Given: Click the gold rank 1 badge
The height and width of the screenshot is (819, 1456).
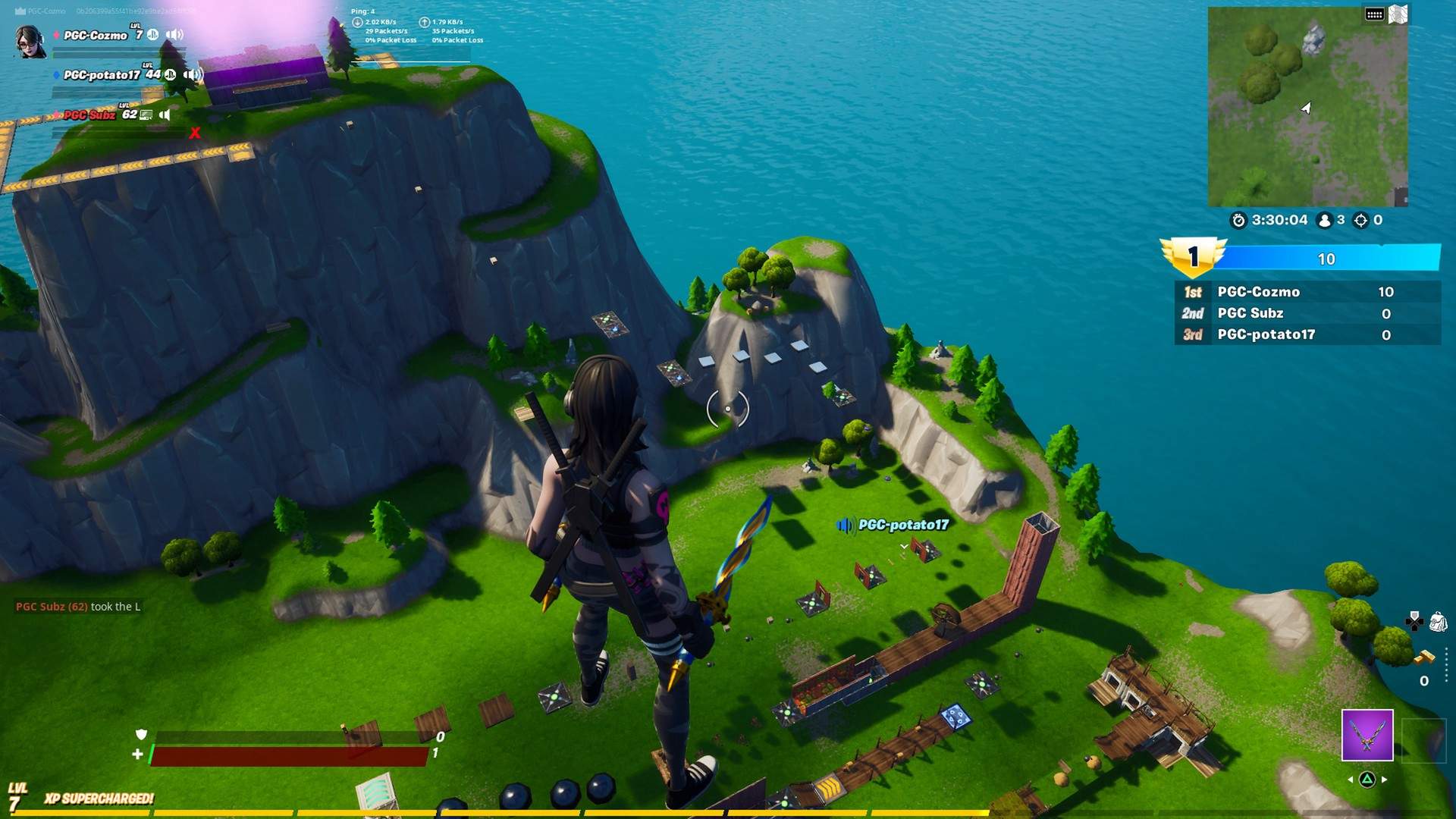Looking at the screenshot, I should click(x=1192, y=257).
